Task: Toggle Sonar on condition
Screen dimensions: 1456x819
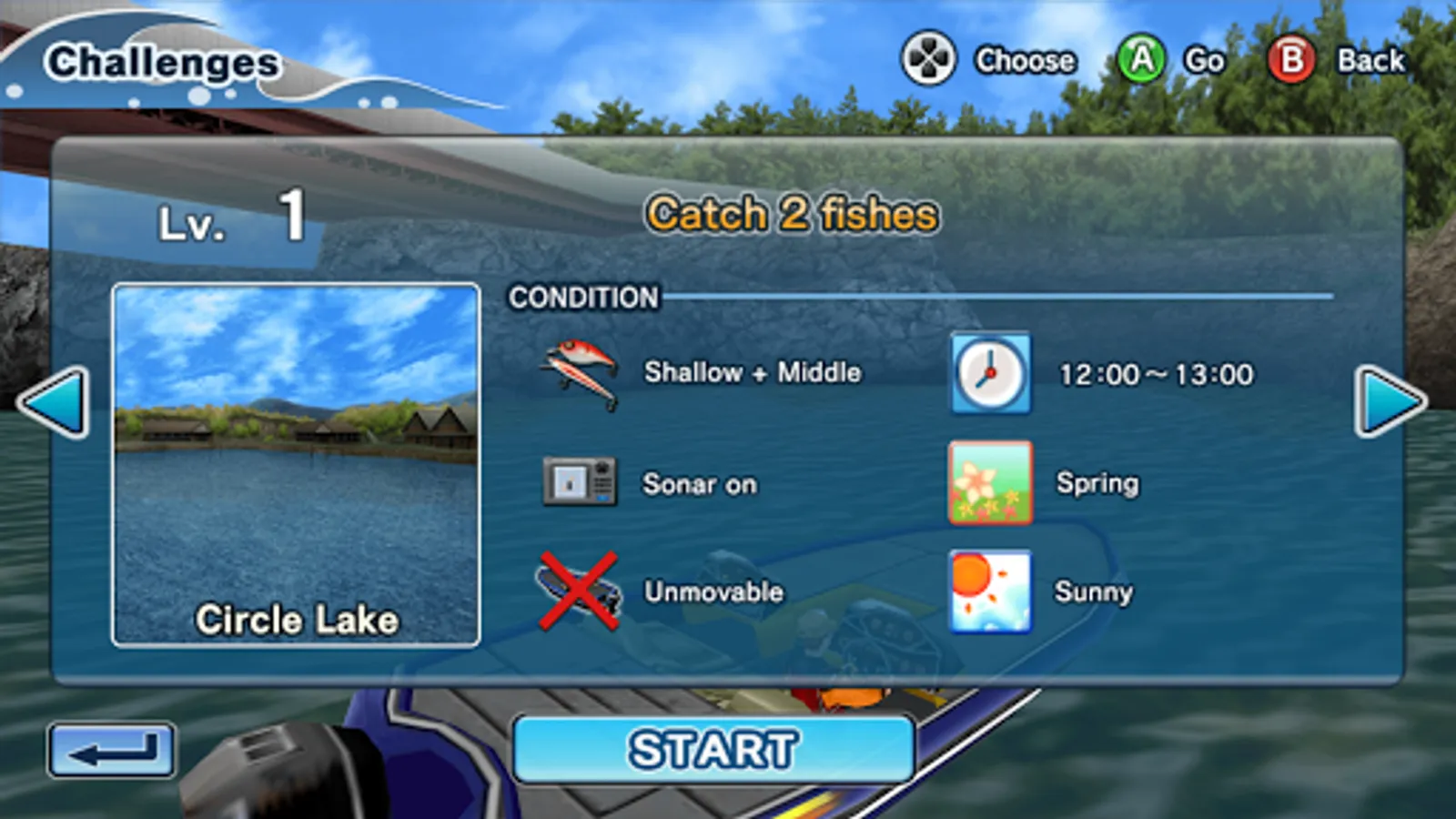Action: [x=700, y=484]
